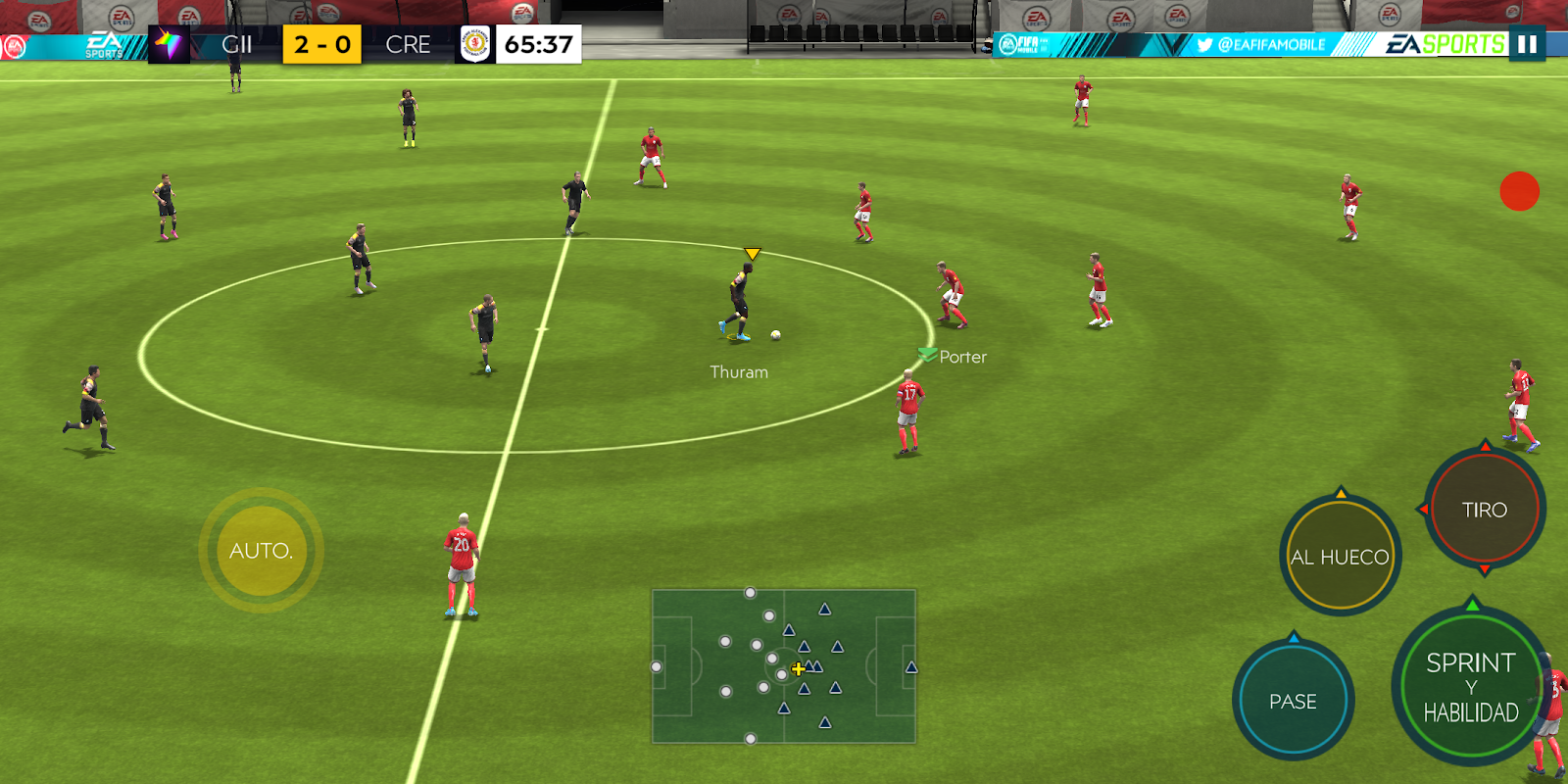Pause the match
The height and width of the screenshot is (784, 1568).
(1526, 43)
